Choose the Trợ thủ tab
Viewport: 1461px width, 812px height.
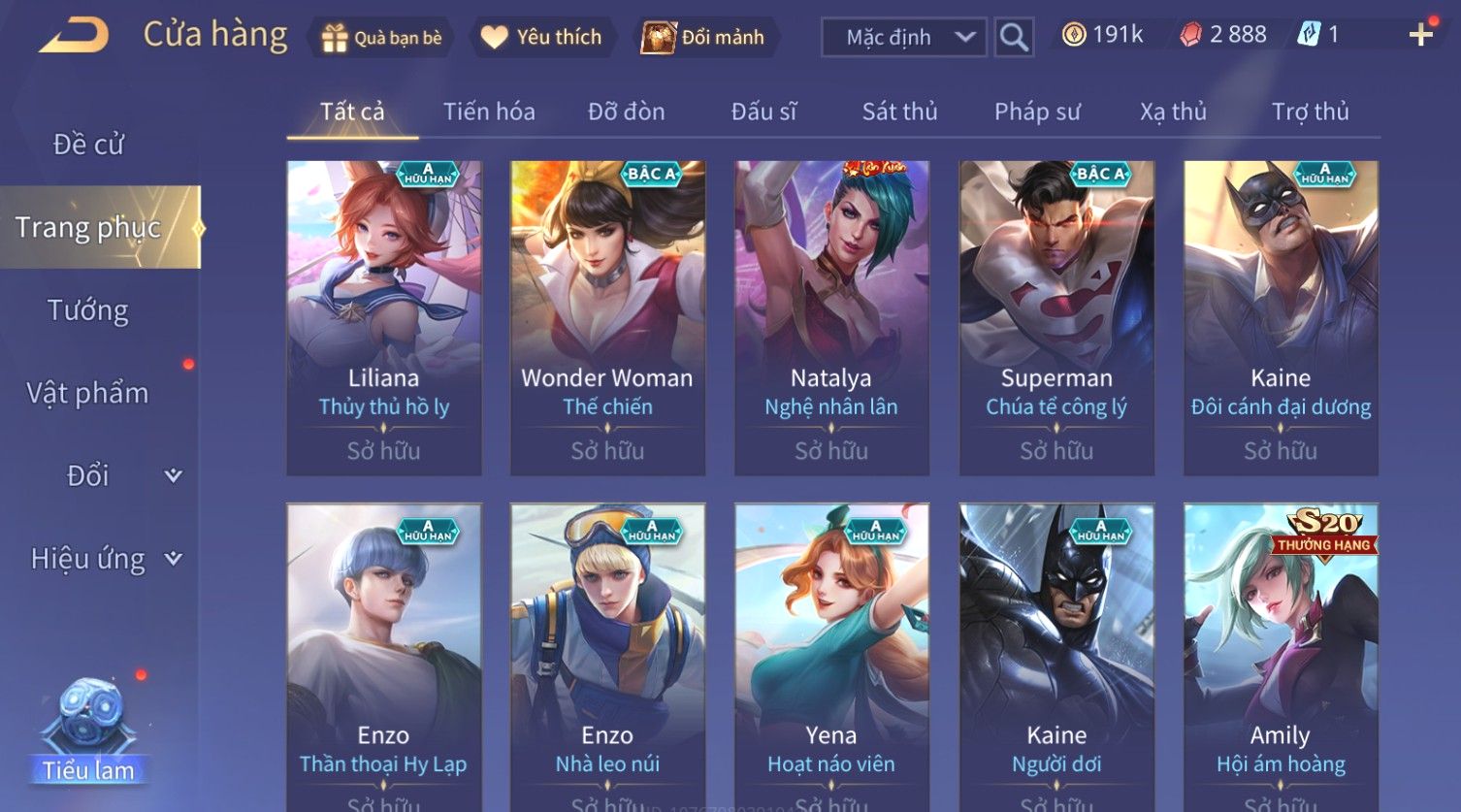1310,112
